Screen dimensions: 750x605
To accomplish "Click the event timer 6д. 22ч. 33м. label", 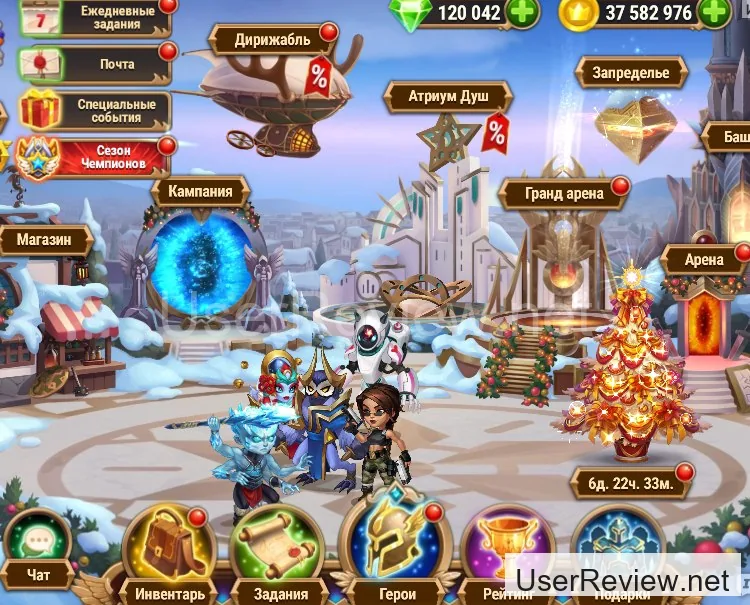I will [x=629, y=483].
